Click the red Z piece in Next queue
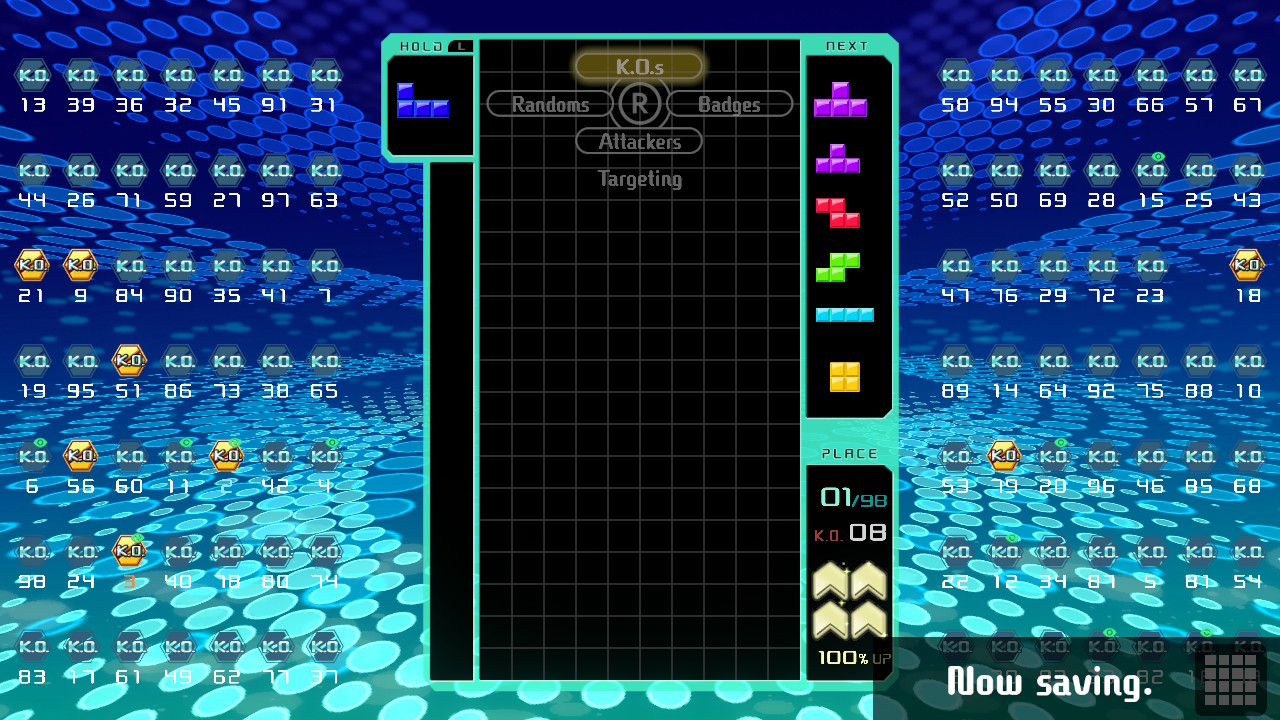This screenshot has width=1280, height=720. 838,212
